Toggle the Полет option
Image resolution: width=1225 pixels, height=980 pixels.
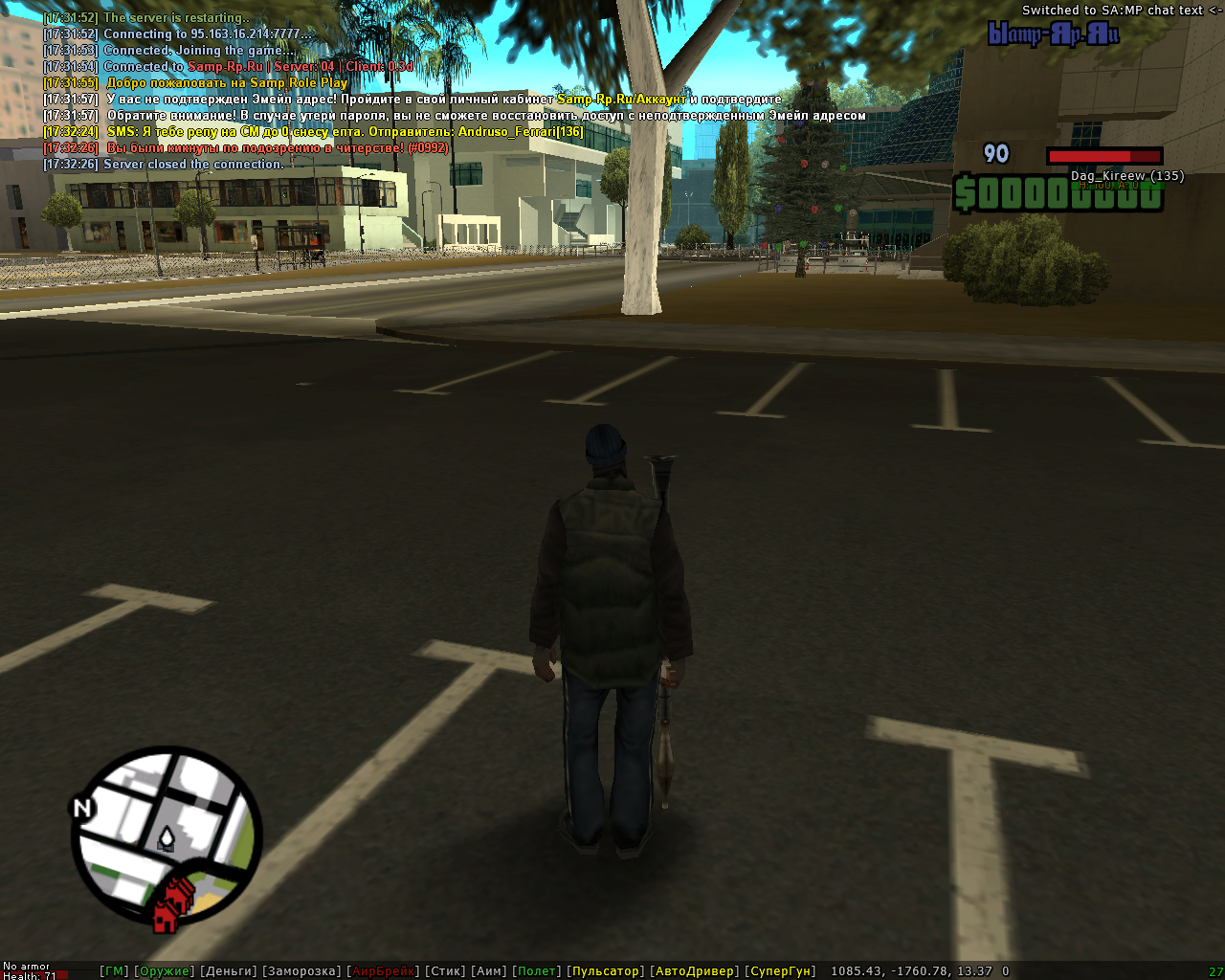point(537,971)
